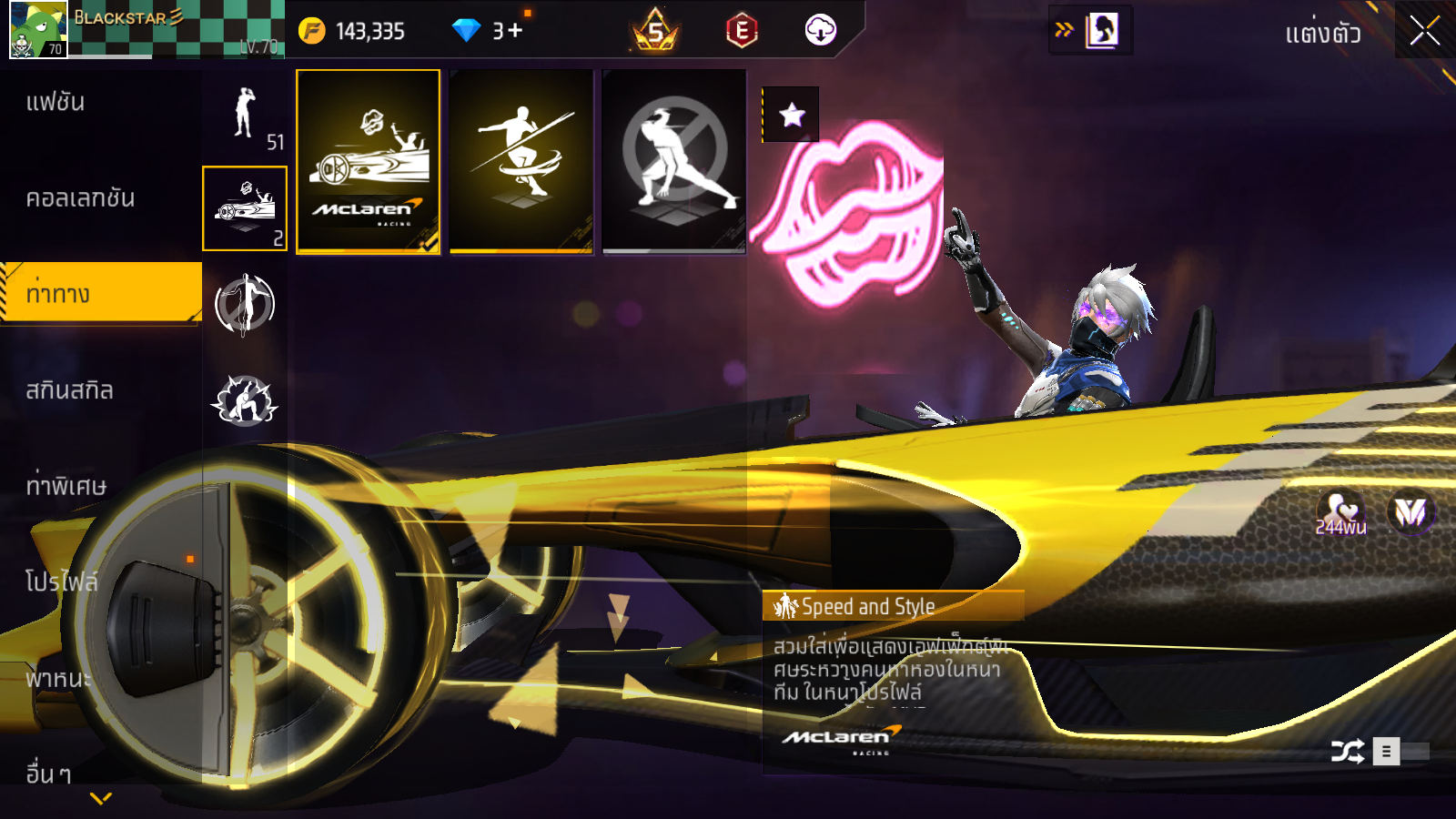Image resolution: width=1456 pixels, height=819 pixels.
Task: Open the แฟชั่น (Fashion) category
Action: [x=56, y=102]
